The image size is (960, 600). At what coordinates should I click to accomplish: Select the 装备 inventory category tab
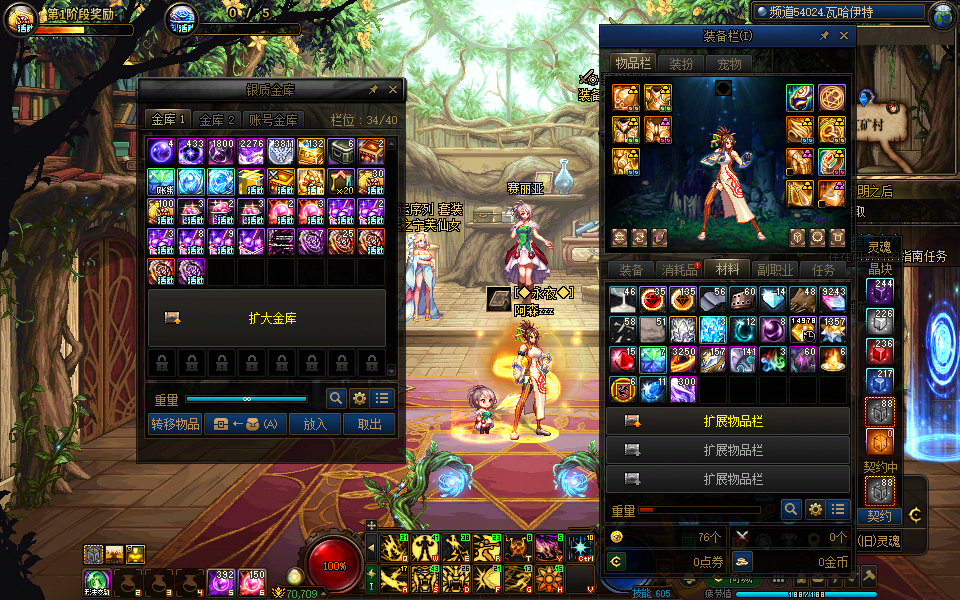[631, 270]
